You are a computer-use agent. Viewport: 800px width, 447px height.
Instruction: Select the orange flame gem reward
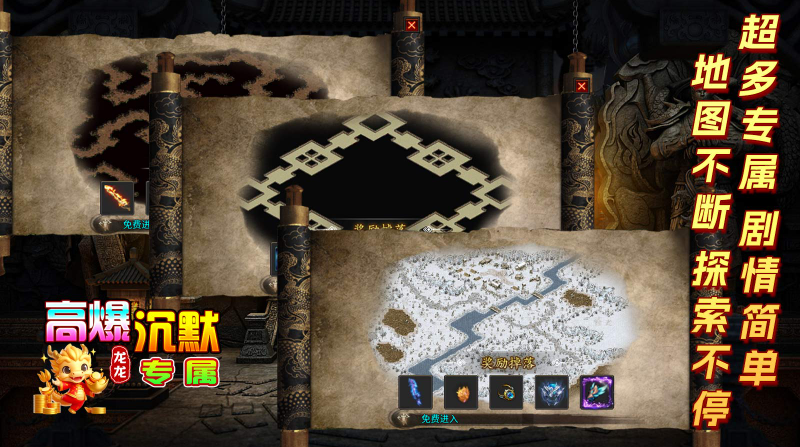(x=460, y=391)
